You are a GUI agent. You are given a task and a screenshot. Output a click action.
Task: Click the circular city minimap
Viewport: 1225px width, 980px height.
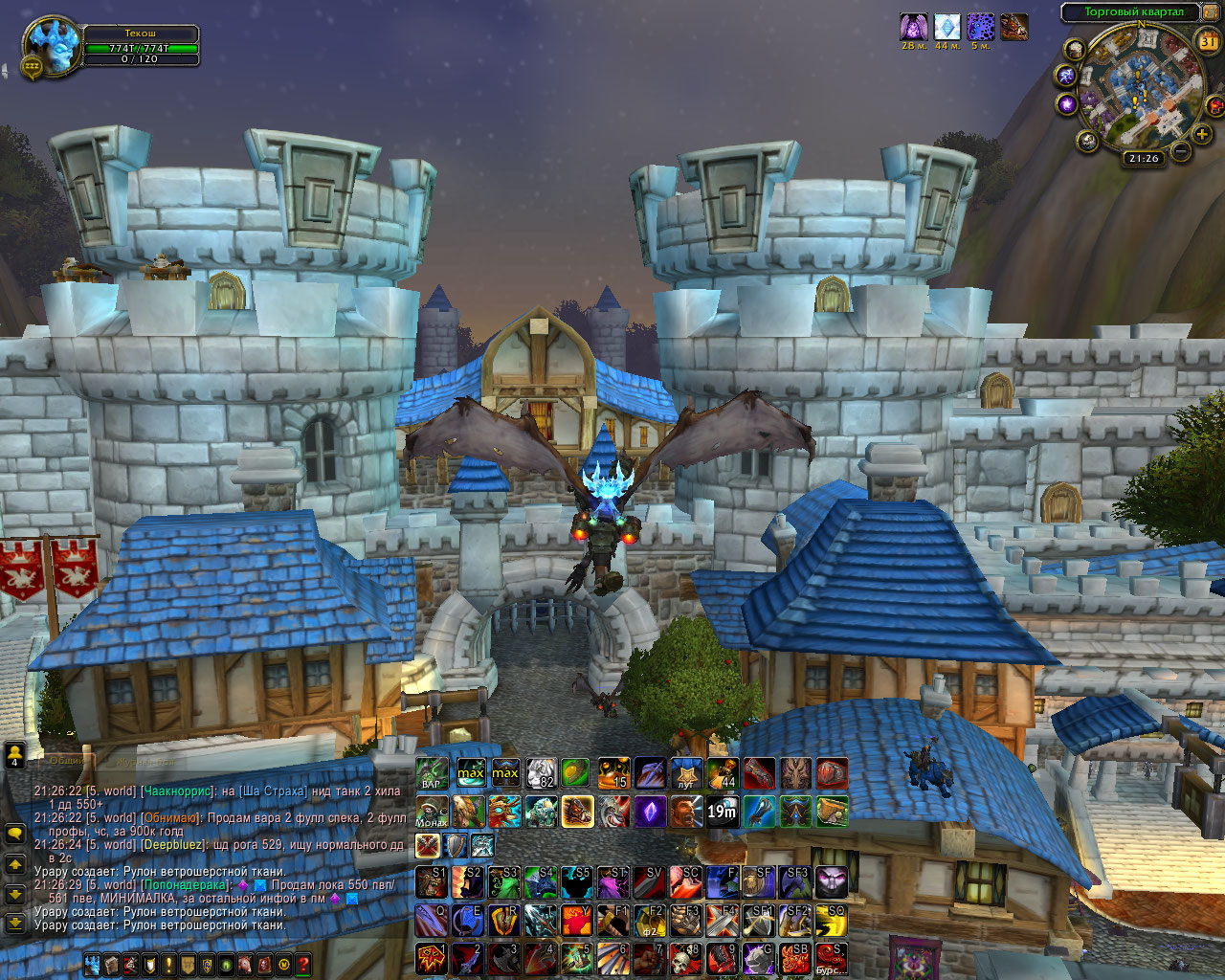click(x=1141, y=92)
